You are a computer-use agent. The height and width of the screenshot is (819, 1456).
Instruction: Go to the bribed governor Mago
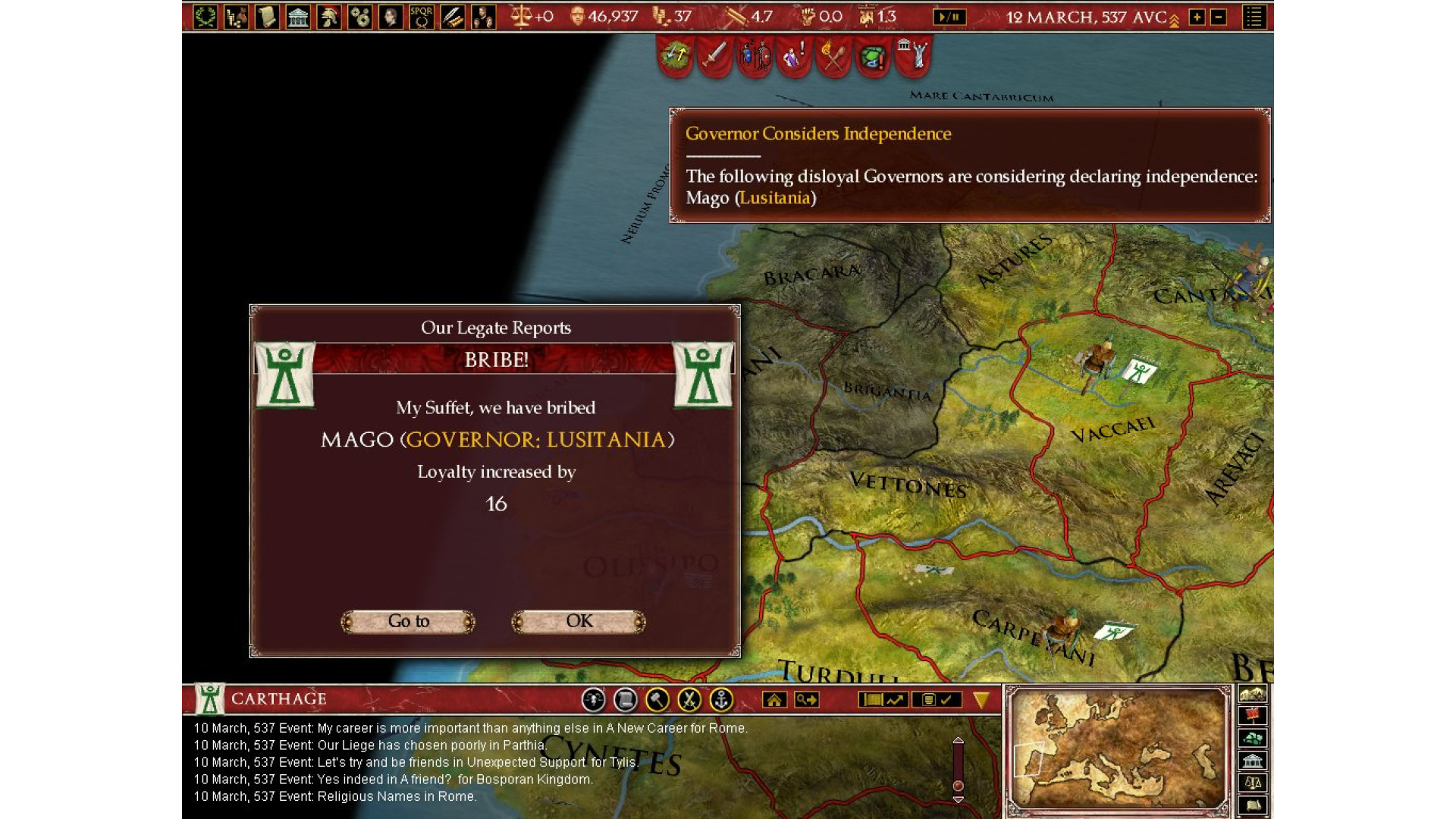[x=409, y=622]
